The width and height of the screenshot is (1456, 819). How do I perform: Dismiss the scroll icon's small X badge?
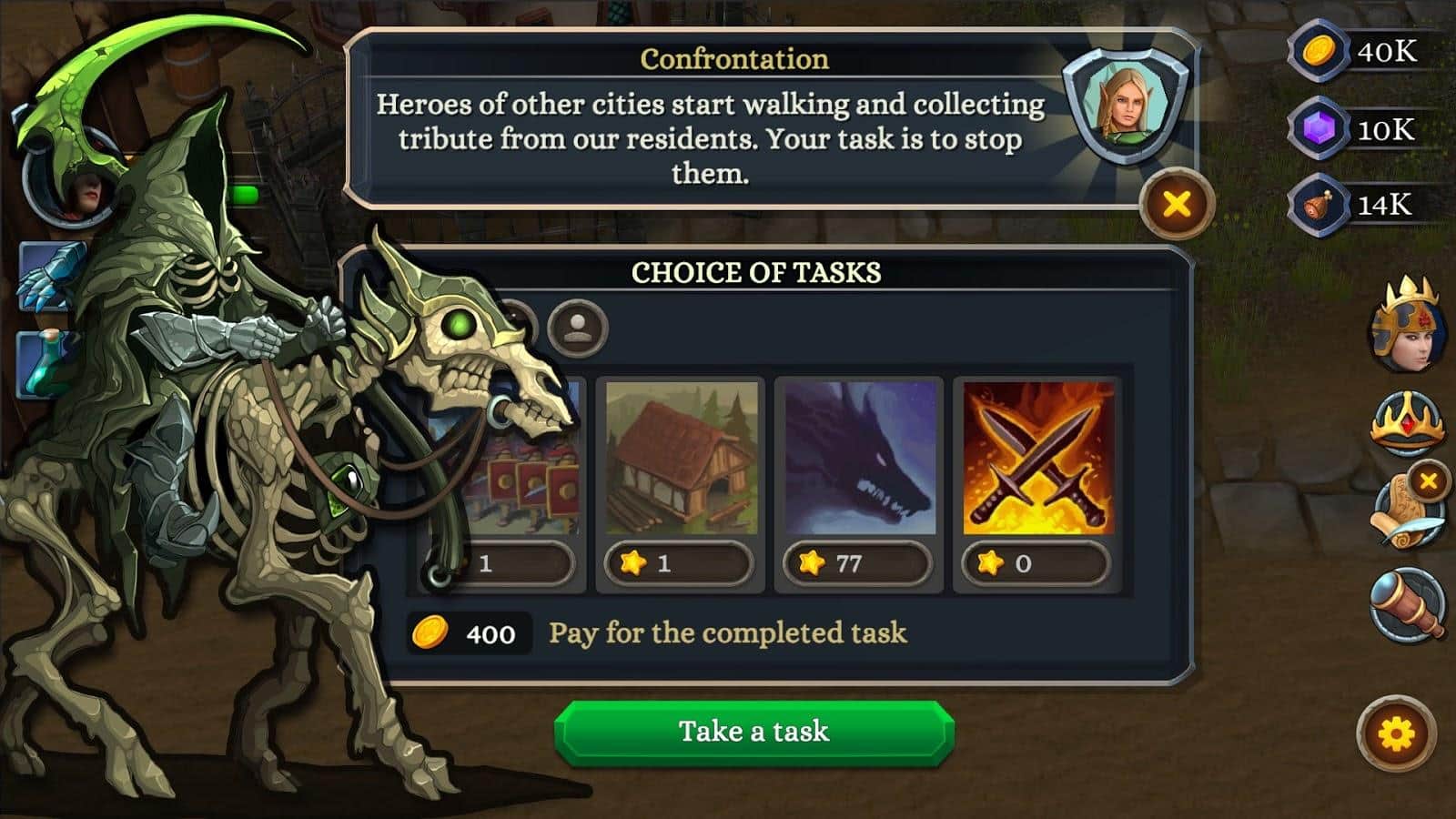pos(1429,480)
